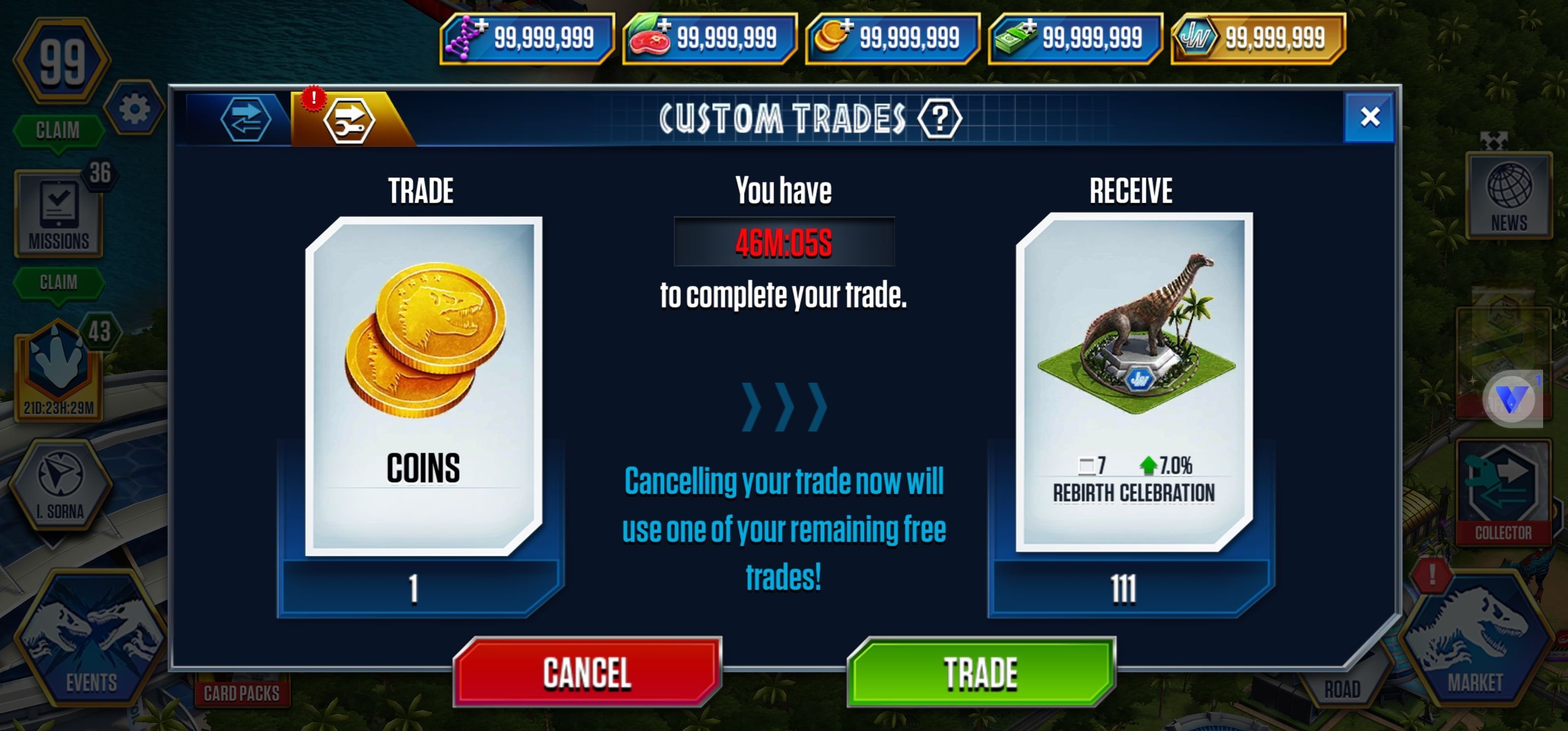Open the Custom Trades help question mark

click(x=939, y=118)
